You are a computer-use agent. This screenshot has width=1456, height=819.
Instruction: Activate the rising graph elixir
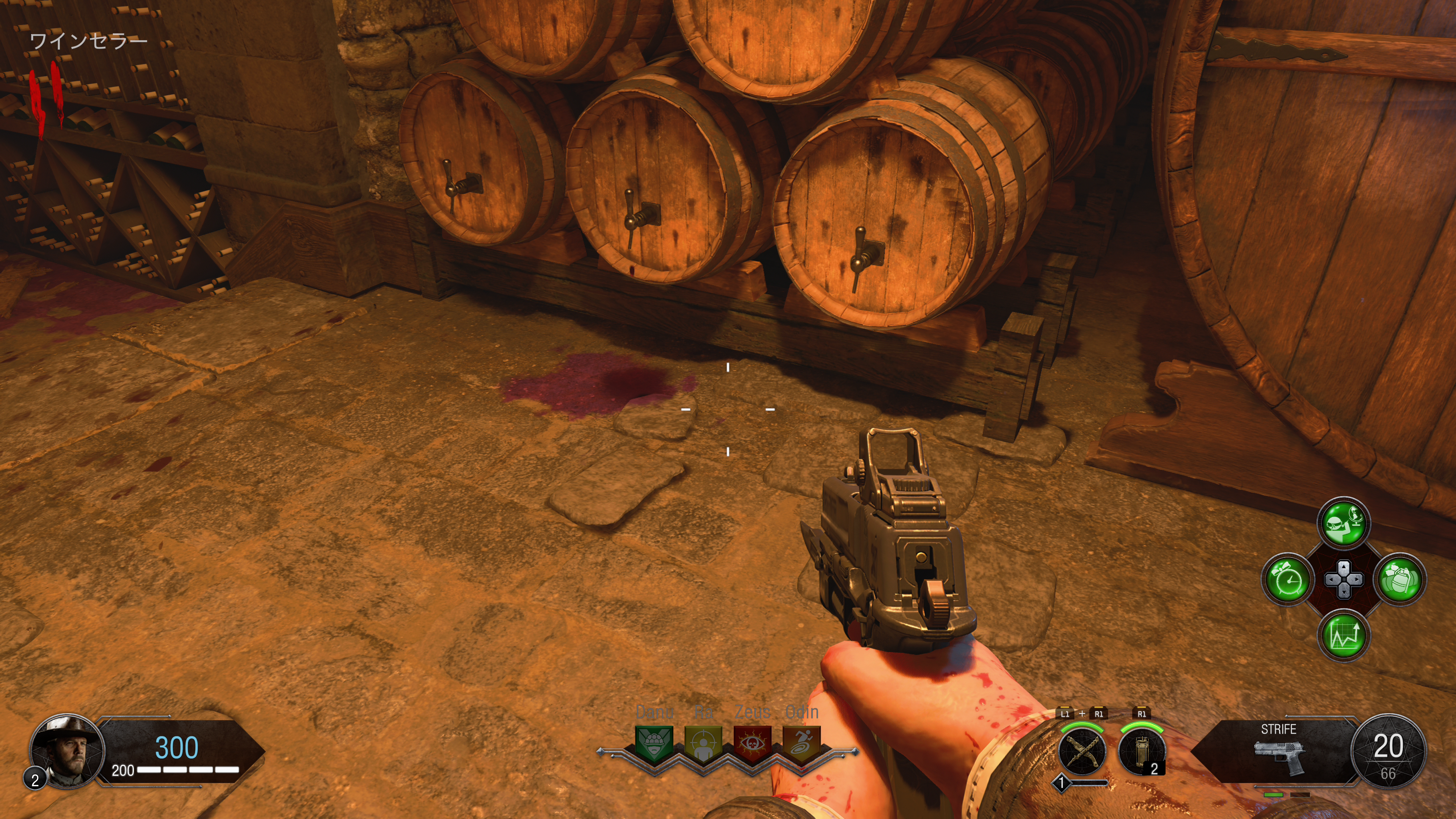coord(1344,635)
